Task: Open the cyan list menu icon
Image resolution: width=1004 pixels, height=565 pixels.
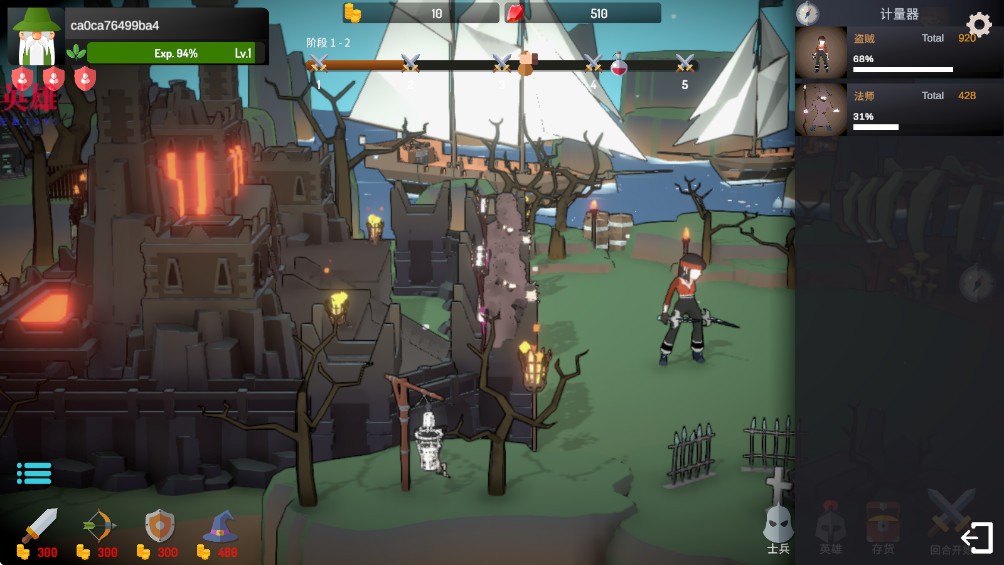Action: coord(34,473)
